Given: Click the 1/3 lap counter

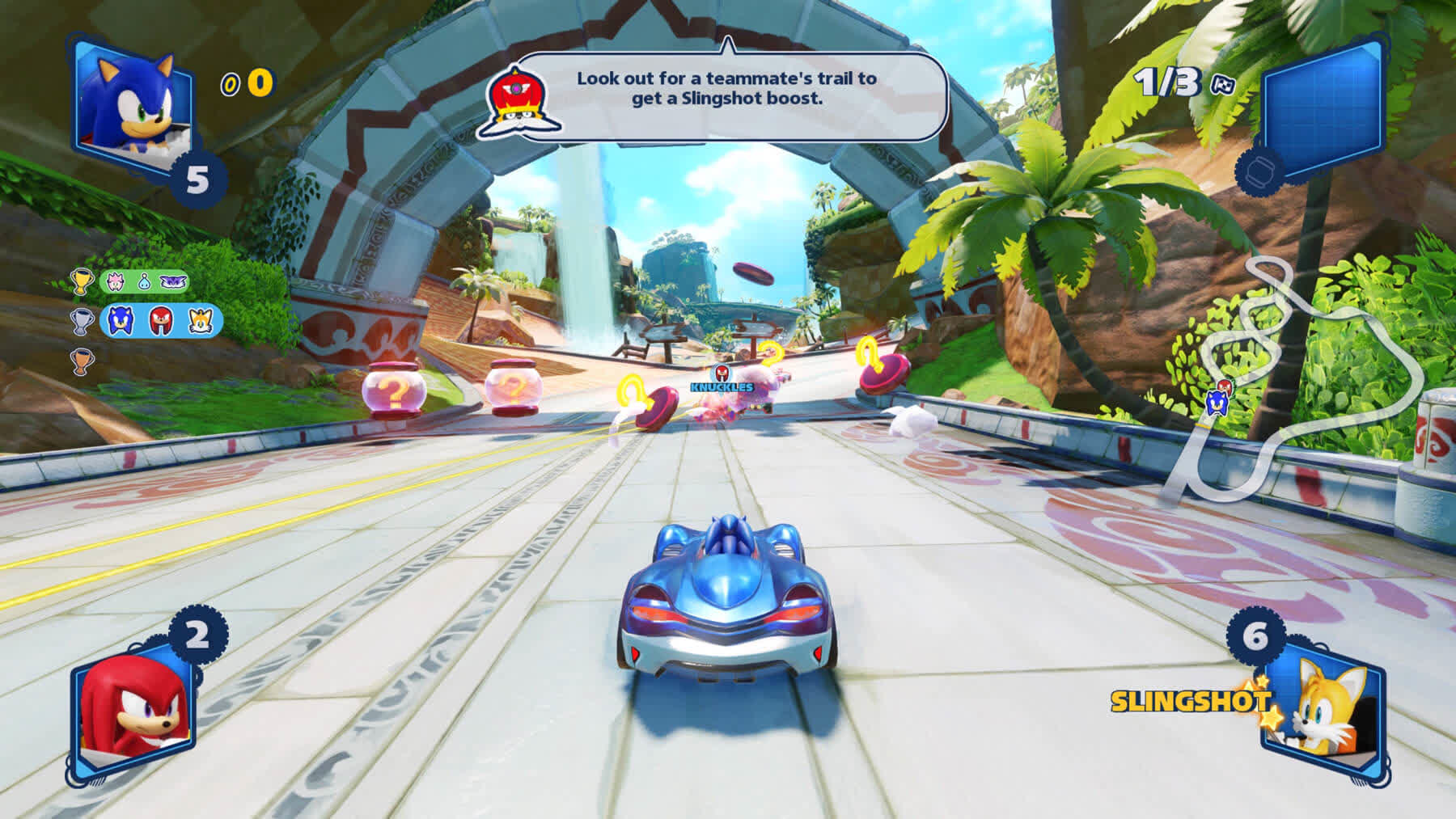Looking at the screenshot, I should point(1167,82).
